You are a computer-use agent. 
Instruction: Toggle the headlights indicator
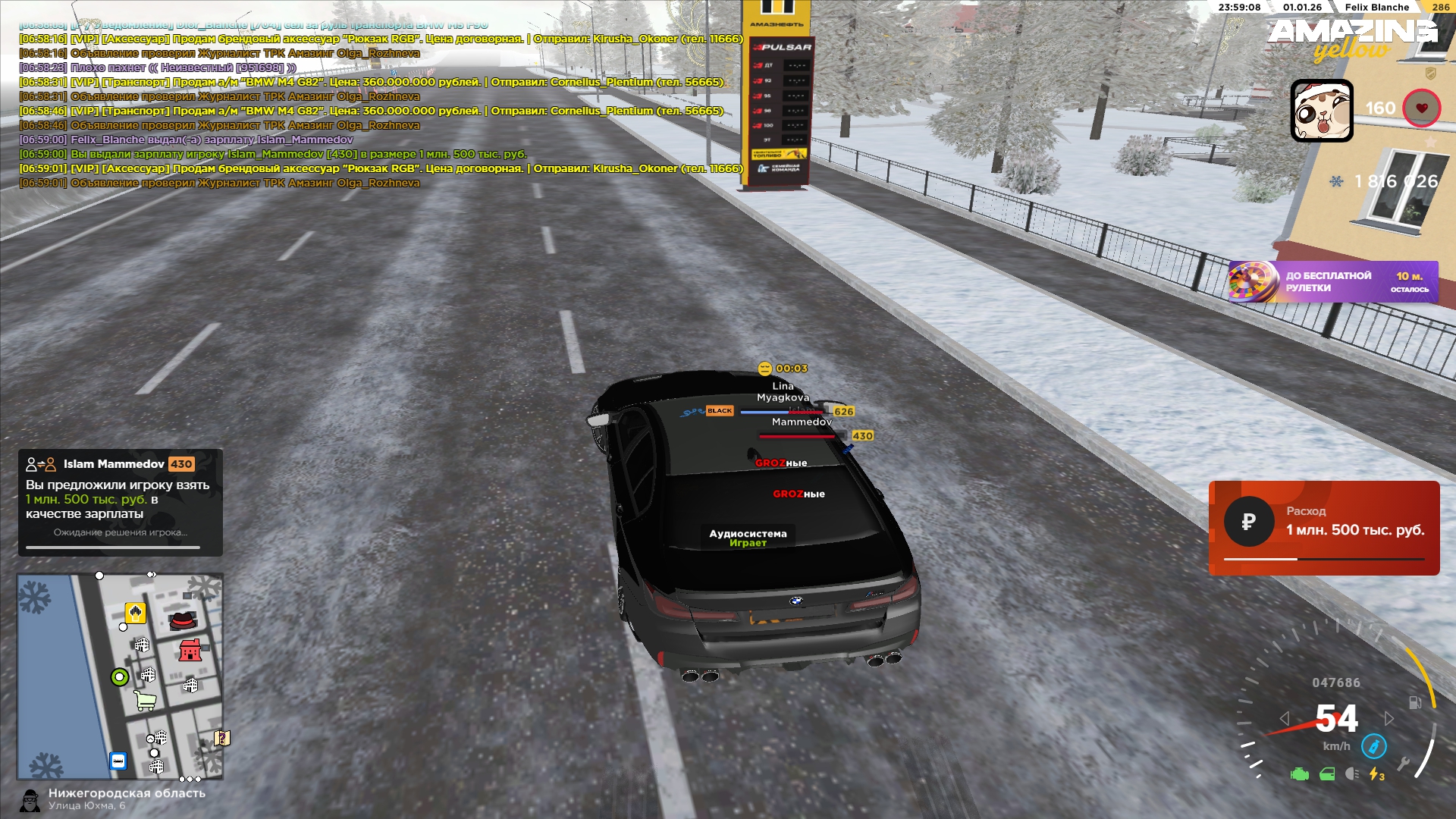(1351, 774)
